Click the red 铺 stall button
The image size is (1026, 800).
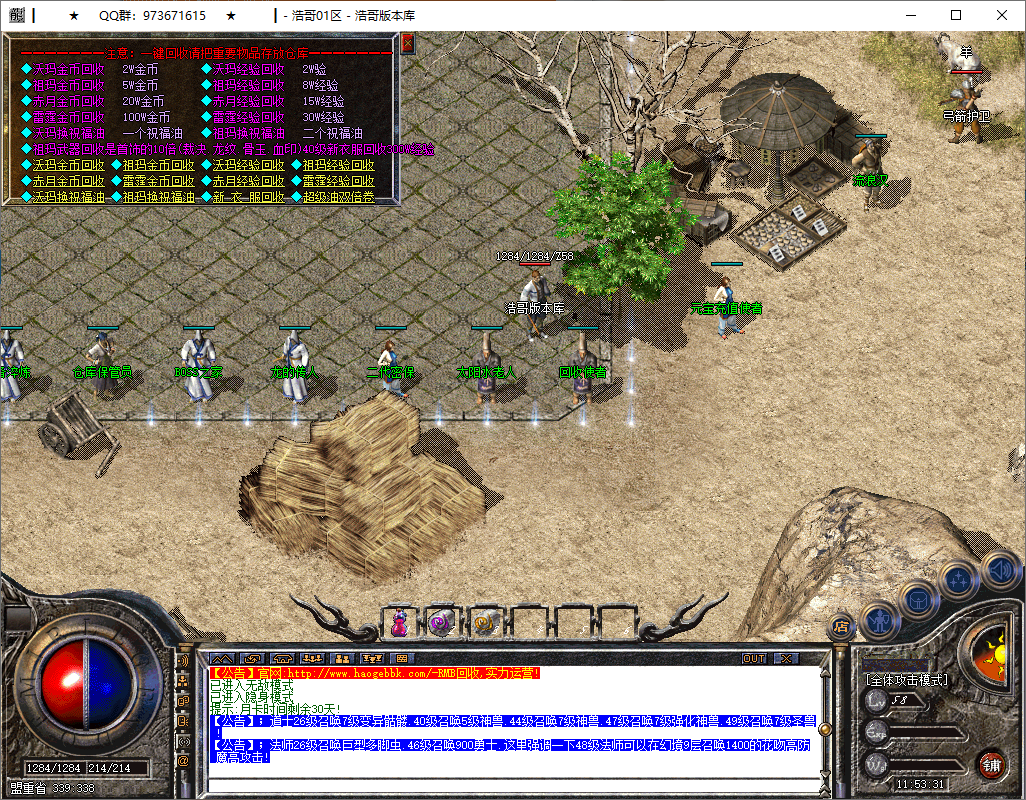pos(991,765)
